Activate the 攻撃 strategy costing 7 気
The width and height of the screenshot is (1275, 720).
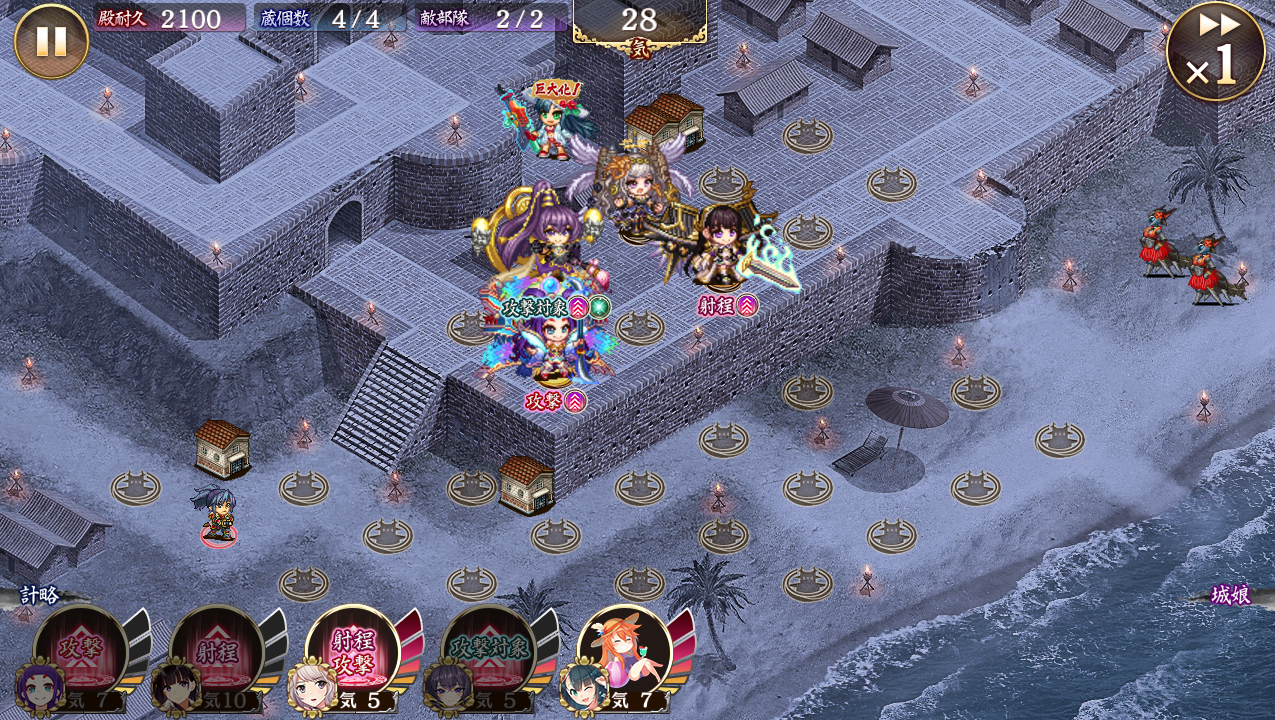(x=80, y=652)
